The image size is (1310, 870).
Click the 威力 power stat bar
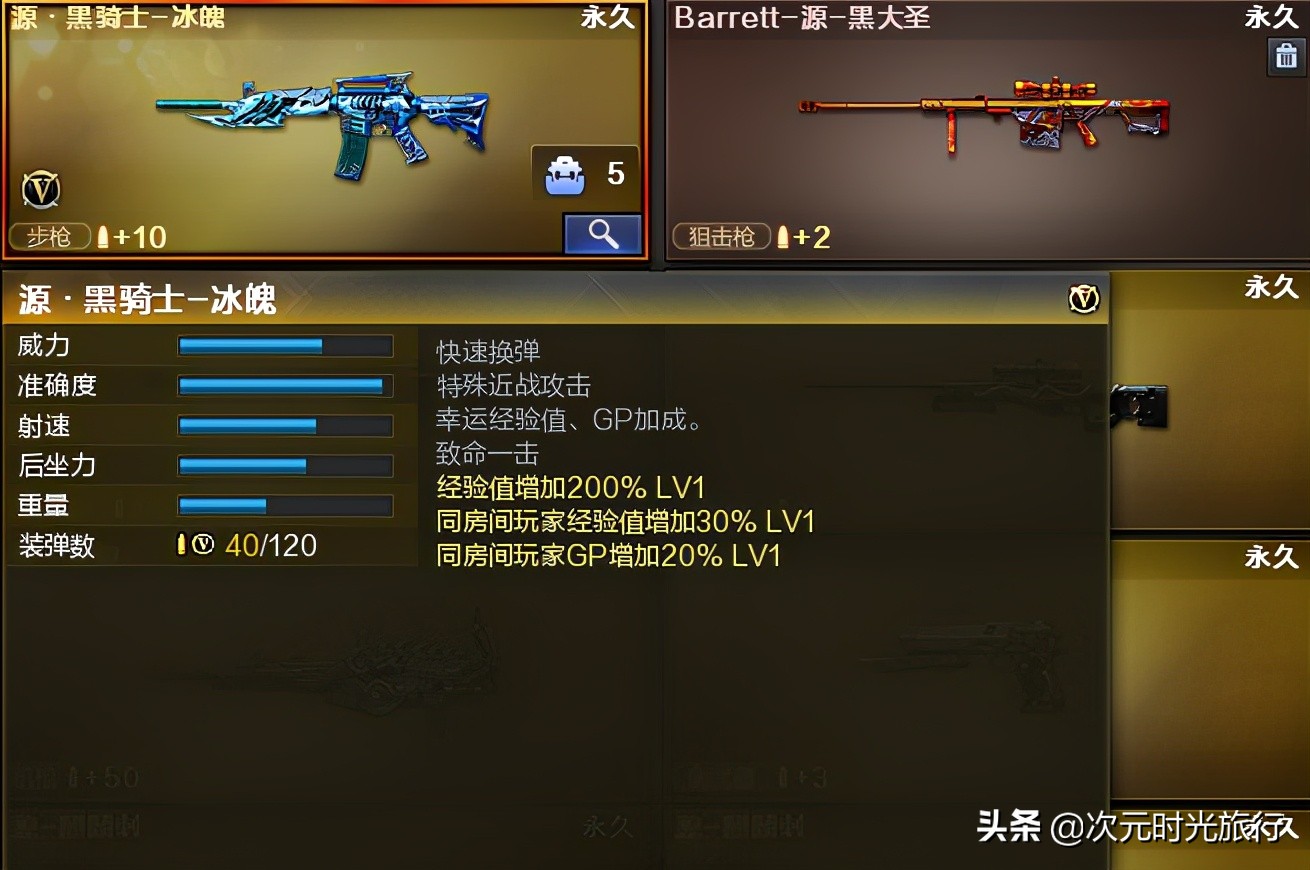(x=284, y=345)
